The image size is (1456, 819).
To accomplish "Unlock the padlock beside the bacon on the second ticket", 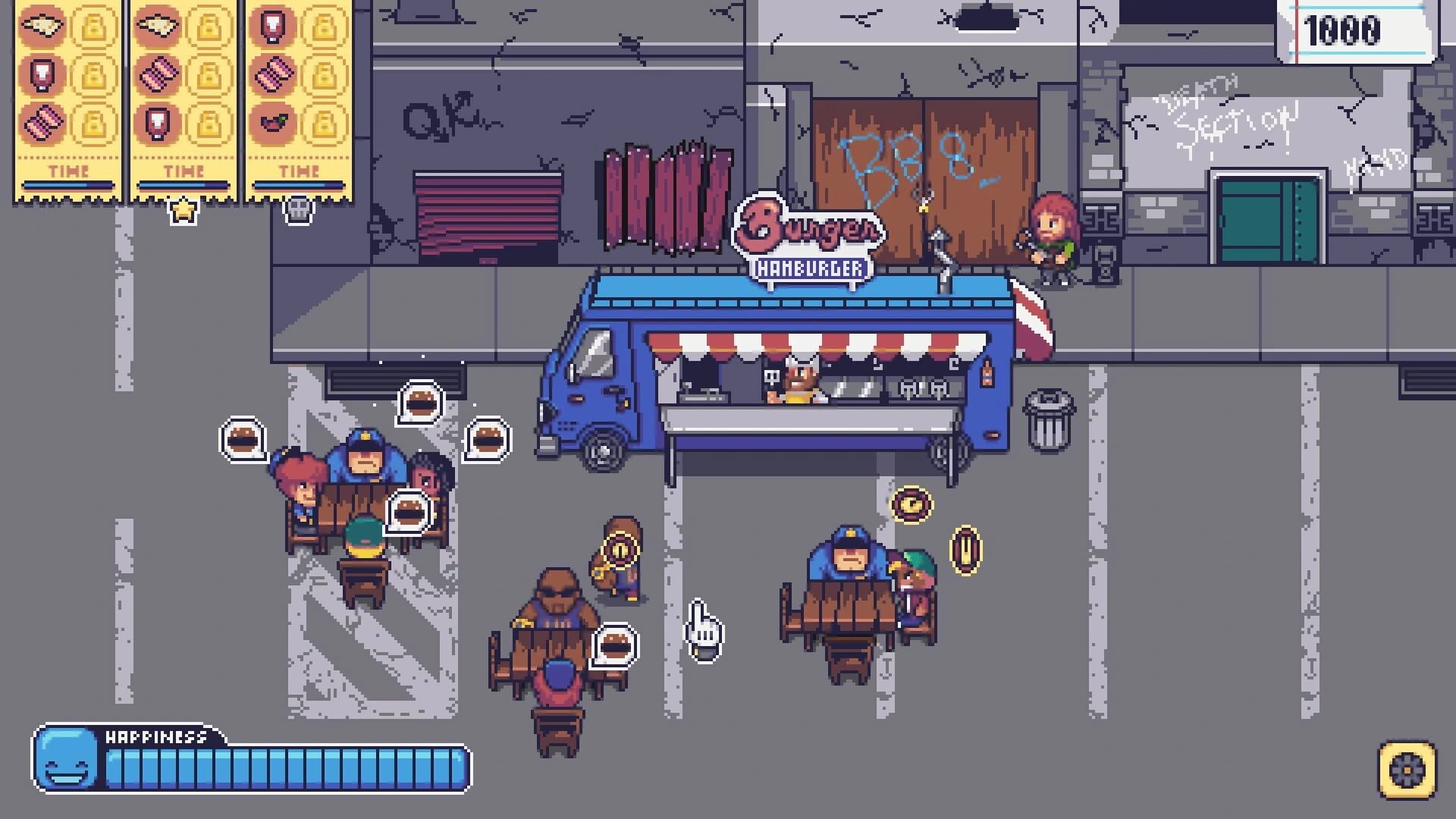I will 210,76.
